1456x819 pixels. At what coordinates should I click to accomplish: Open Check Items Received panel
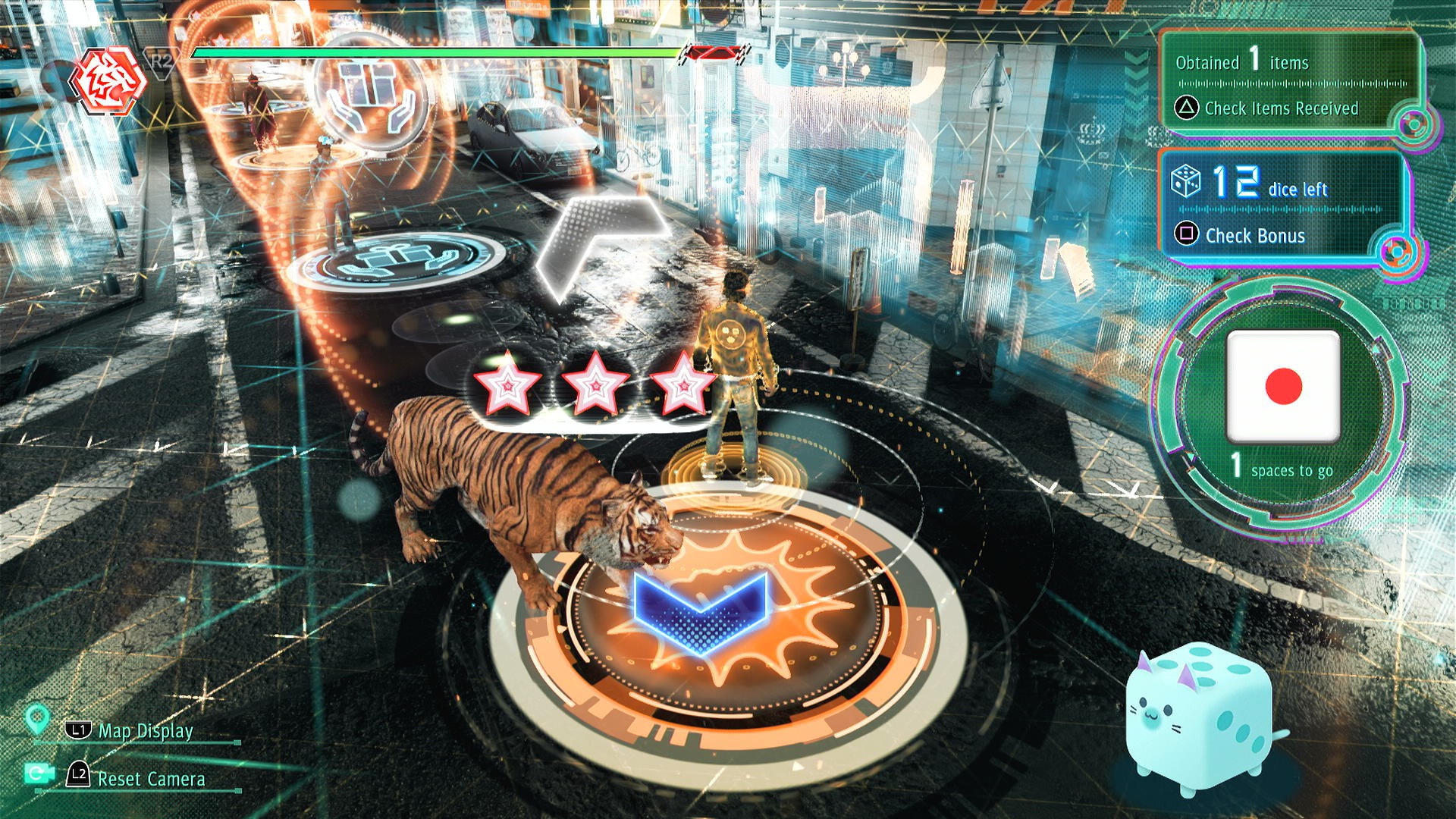(x=1280, y=108)
